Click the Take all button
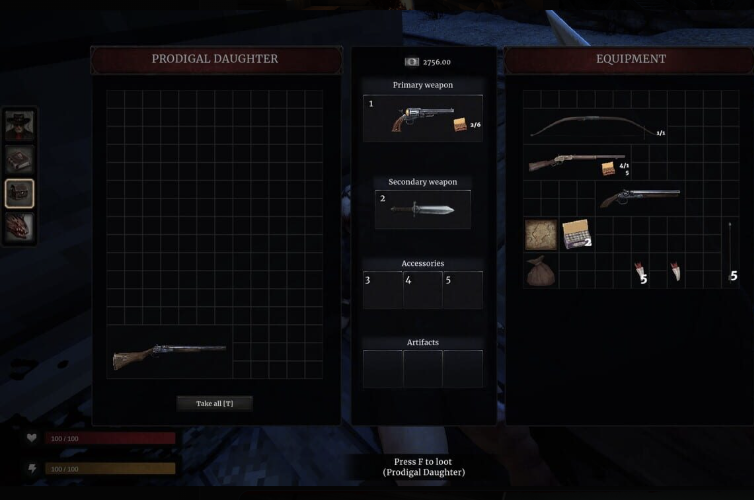This screenshot has height=500, width=754. point(215,403)
